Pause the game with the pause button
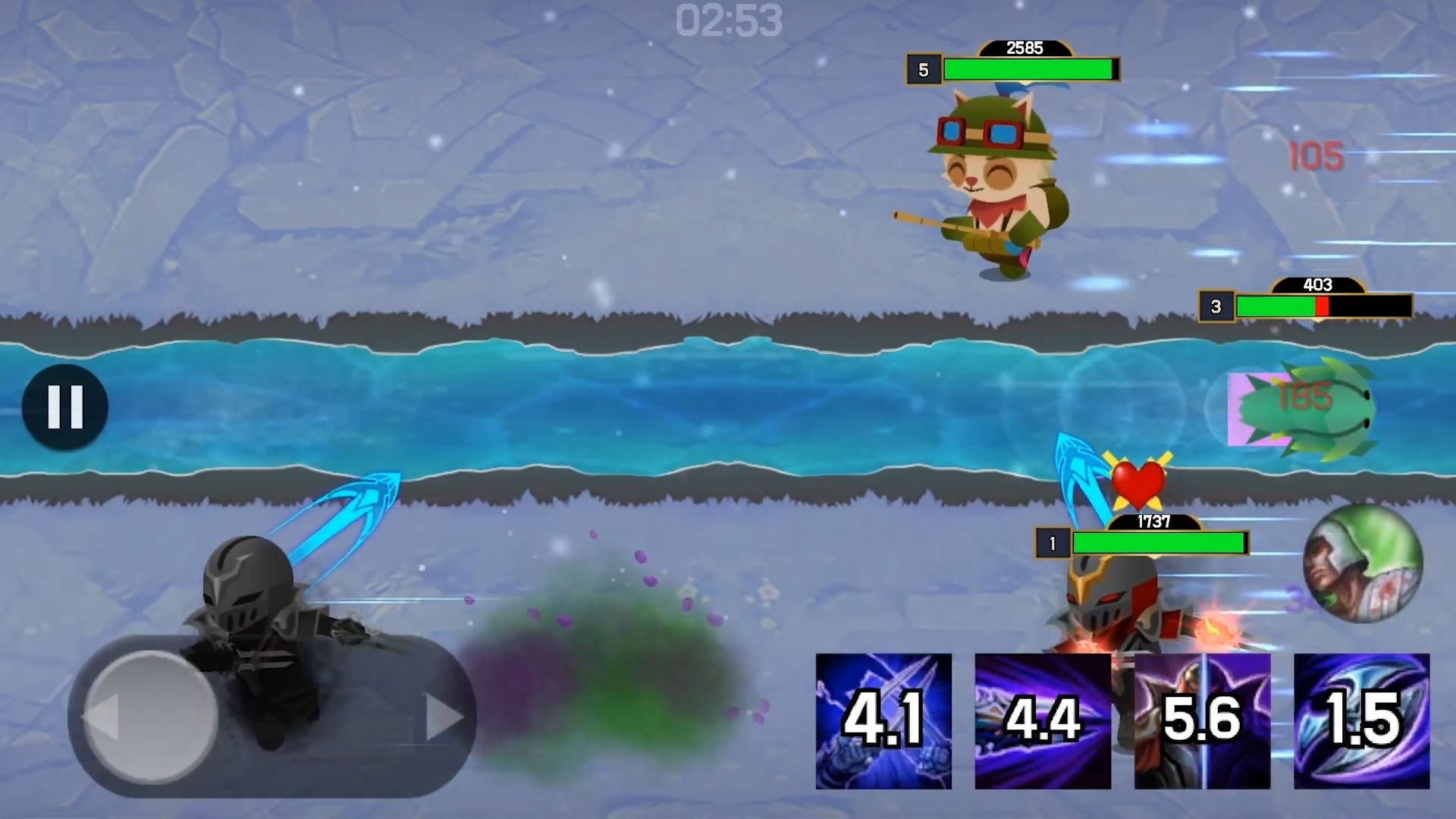The height and width of the screenshot is (819, 1456). click(65, 407)
